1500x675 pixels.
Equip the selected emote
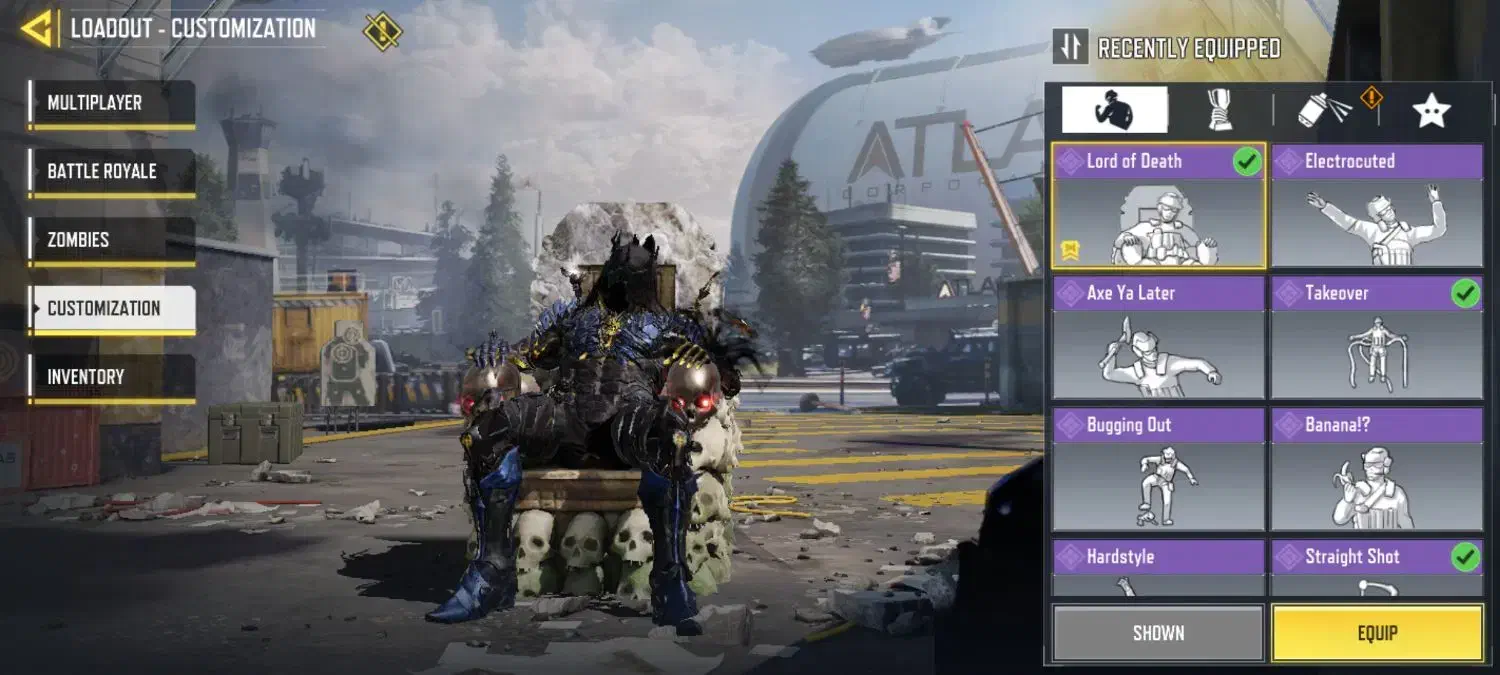point(1377,633)
